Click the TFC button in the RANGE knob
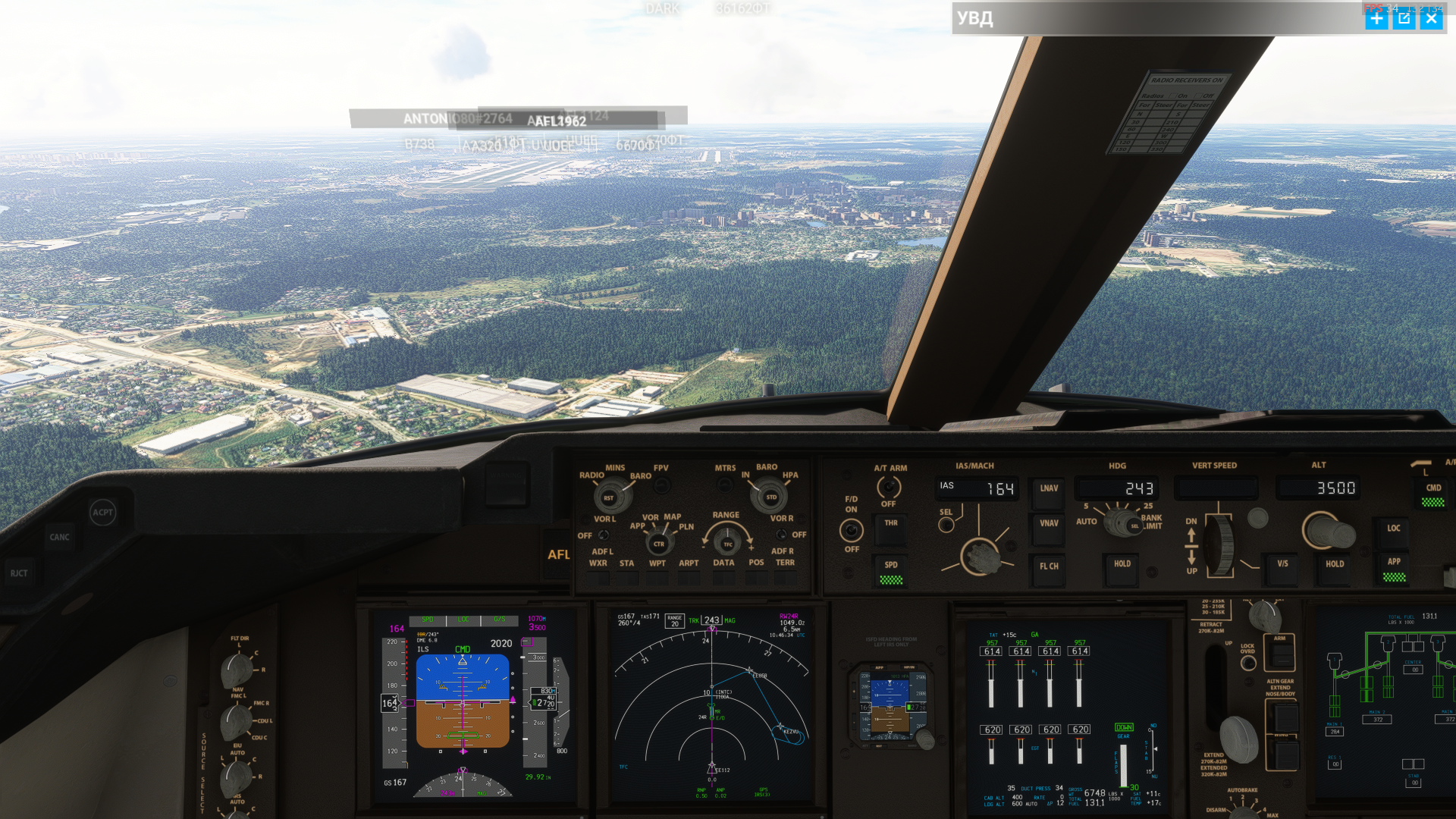 pyautogui.click(x=727, y=544)
